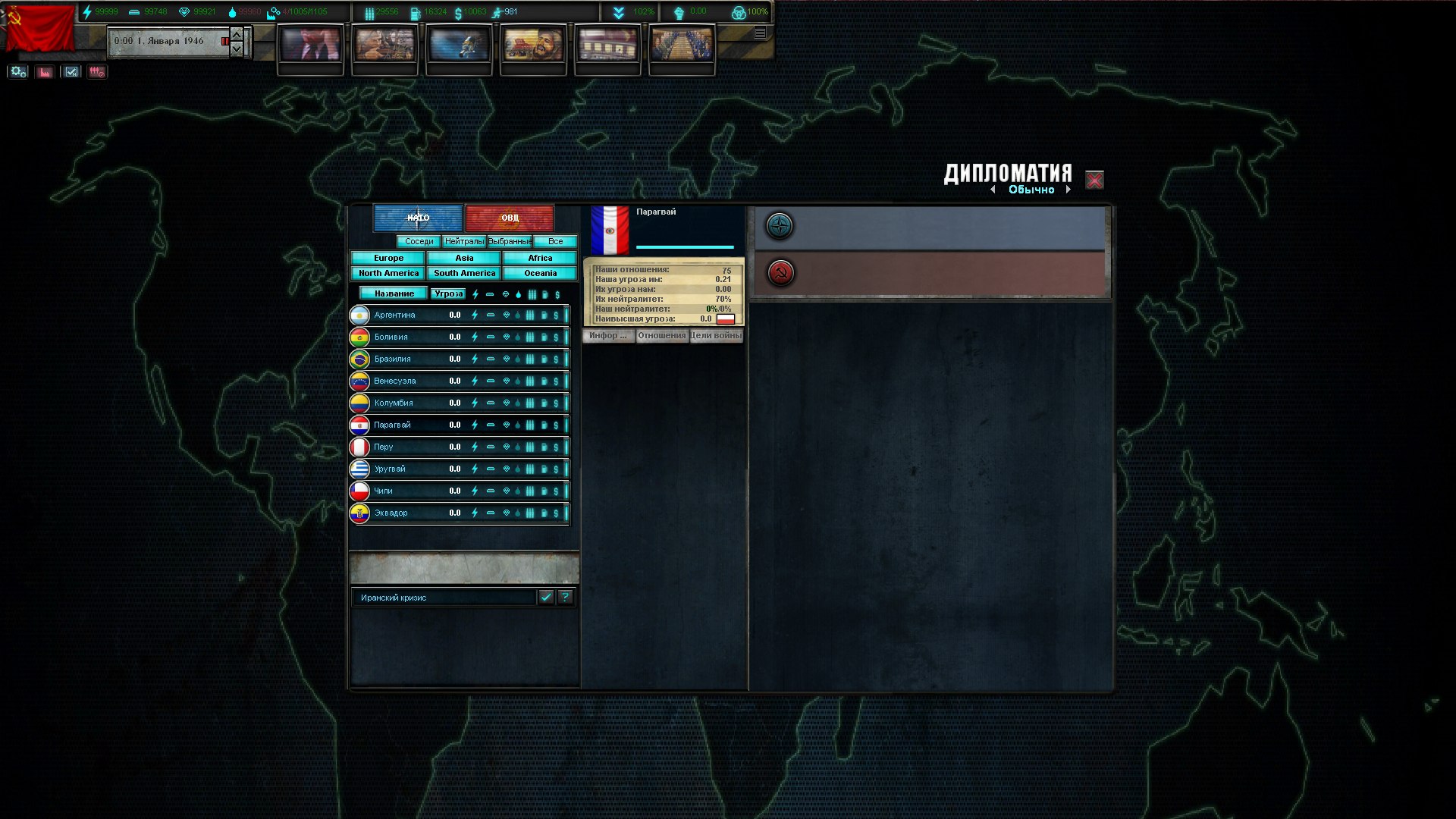Select the Oceania region filter
Viewport: 1456px width, 819px height.
click(540, 273)
